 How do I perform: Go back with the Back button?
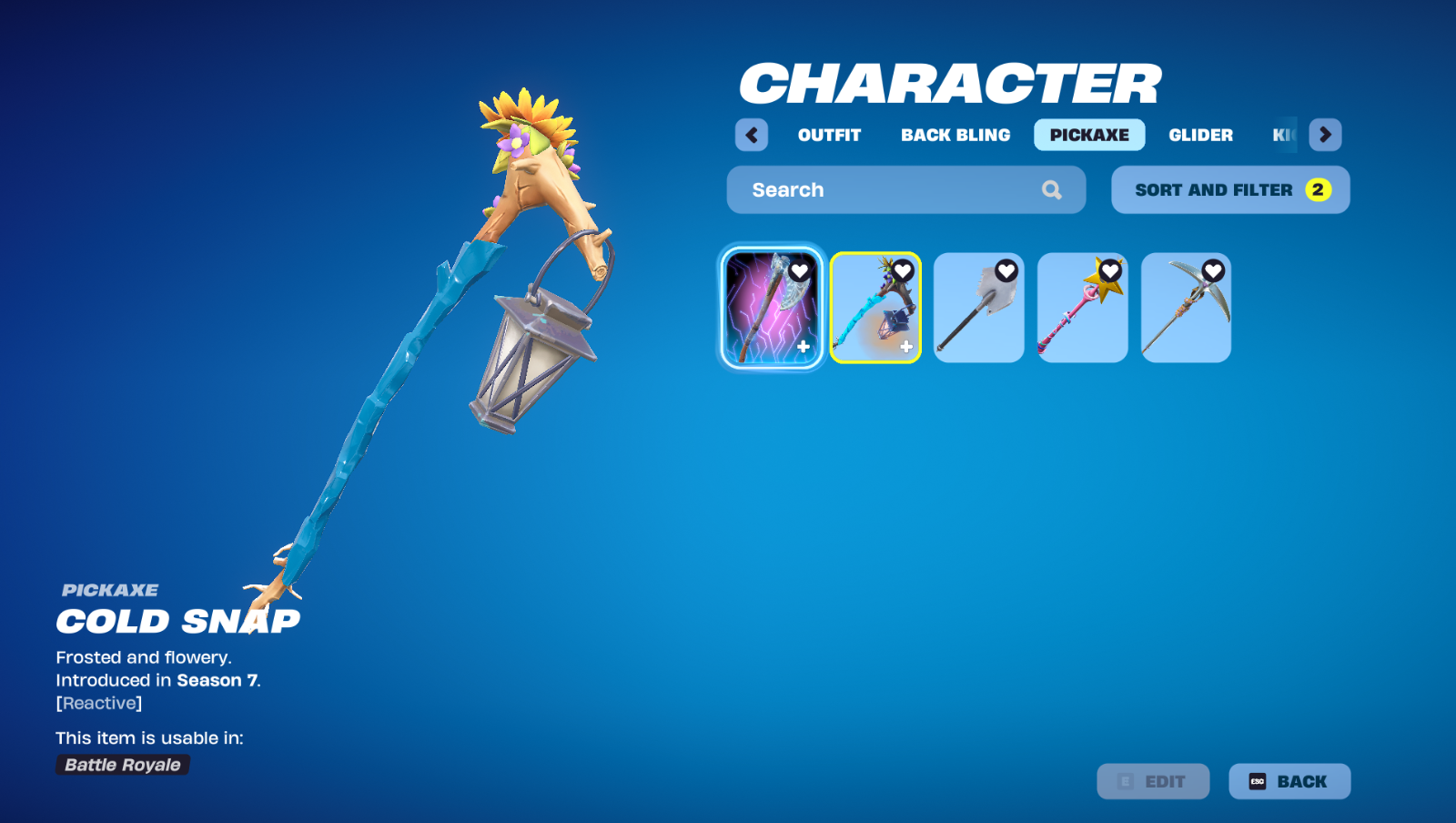[1289, 781]
